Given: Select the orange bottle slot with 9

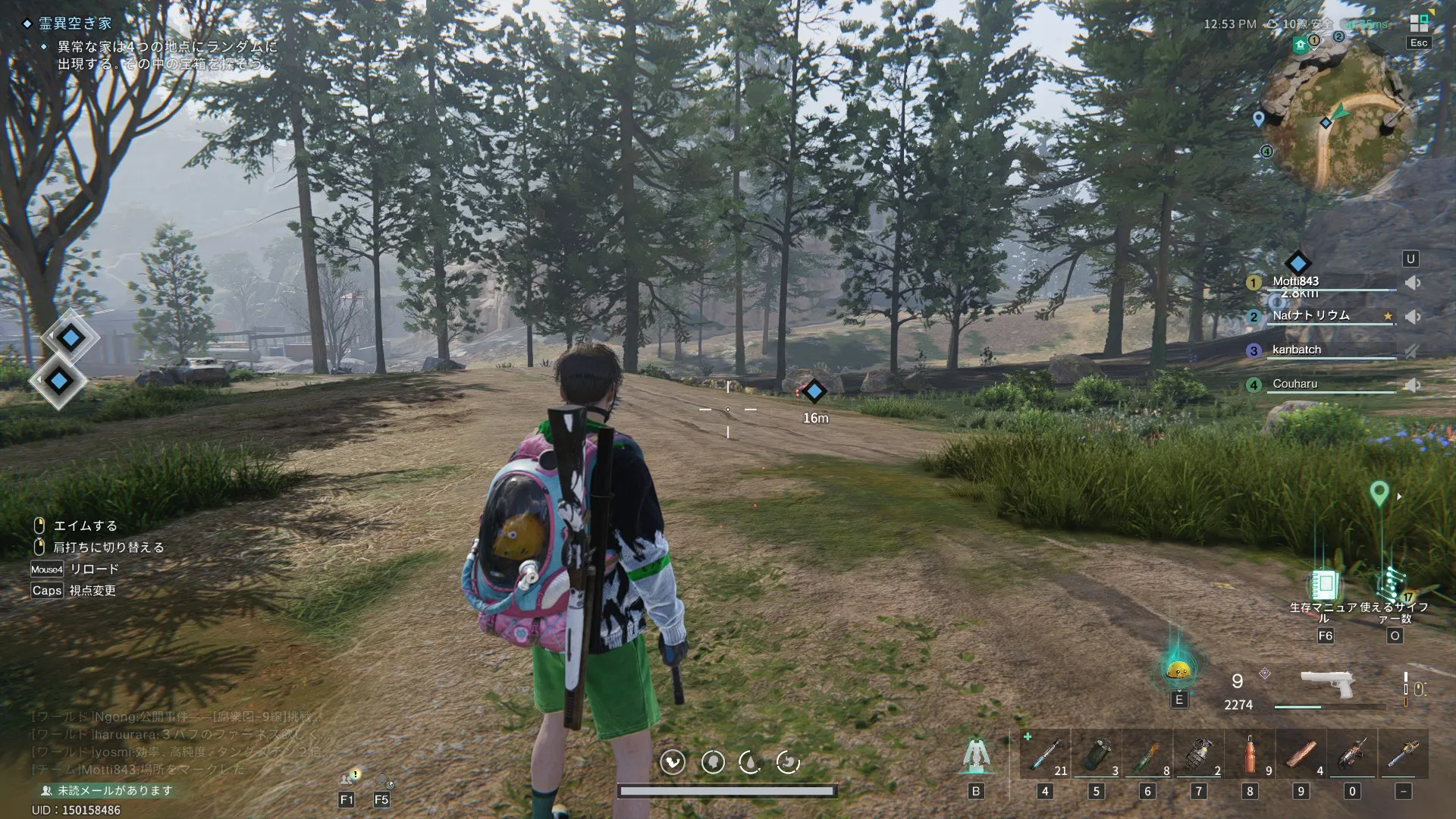Looking at the screenshot, I should pyautogui.click(x=1250, y=755).
